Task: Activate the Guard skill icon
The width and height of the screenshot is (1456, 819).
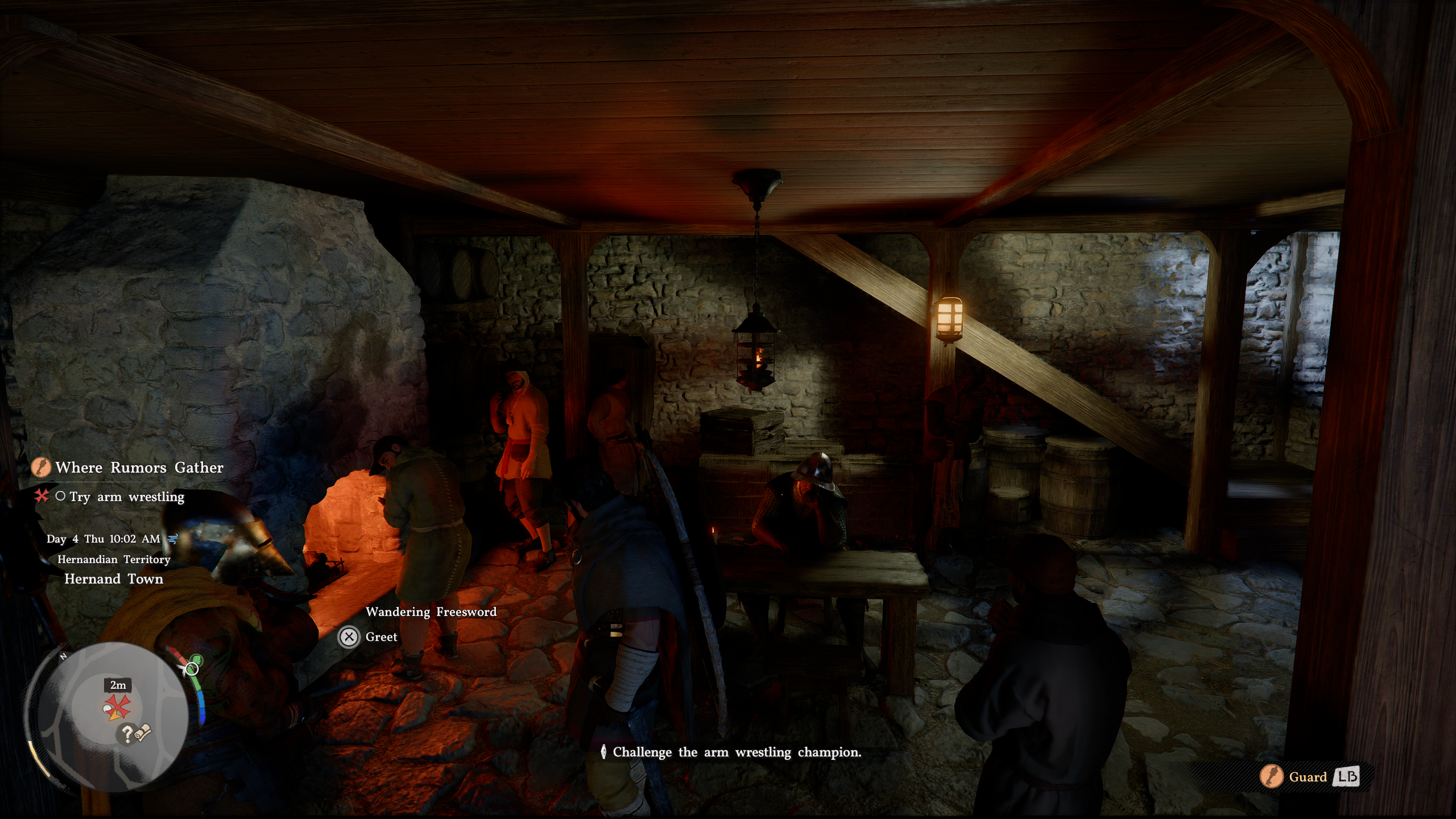Action: click(x=1271, y=777)
